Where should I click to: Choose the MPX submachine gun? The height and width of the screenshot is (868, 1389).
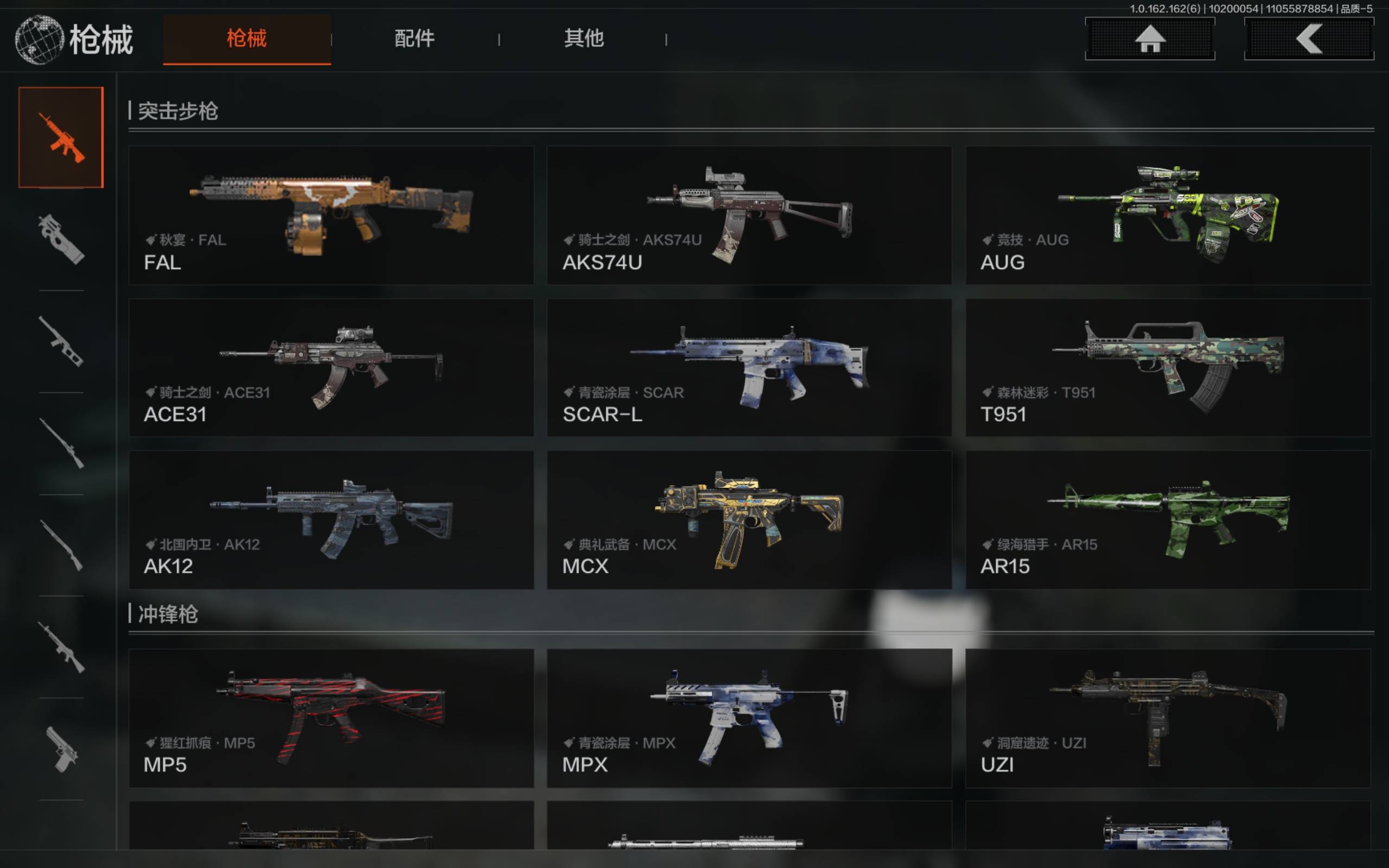(x=749, y=718)
